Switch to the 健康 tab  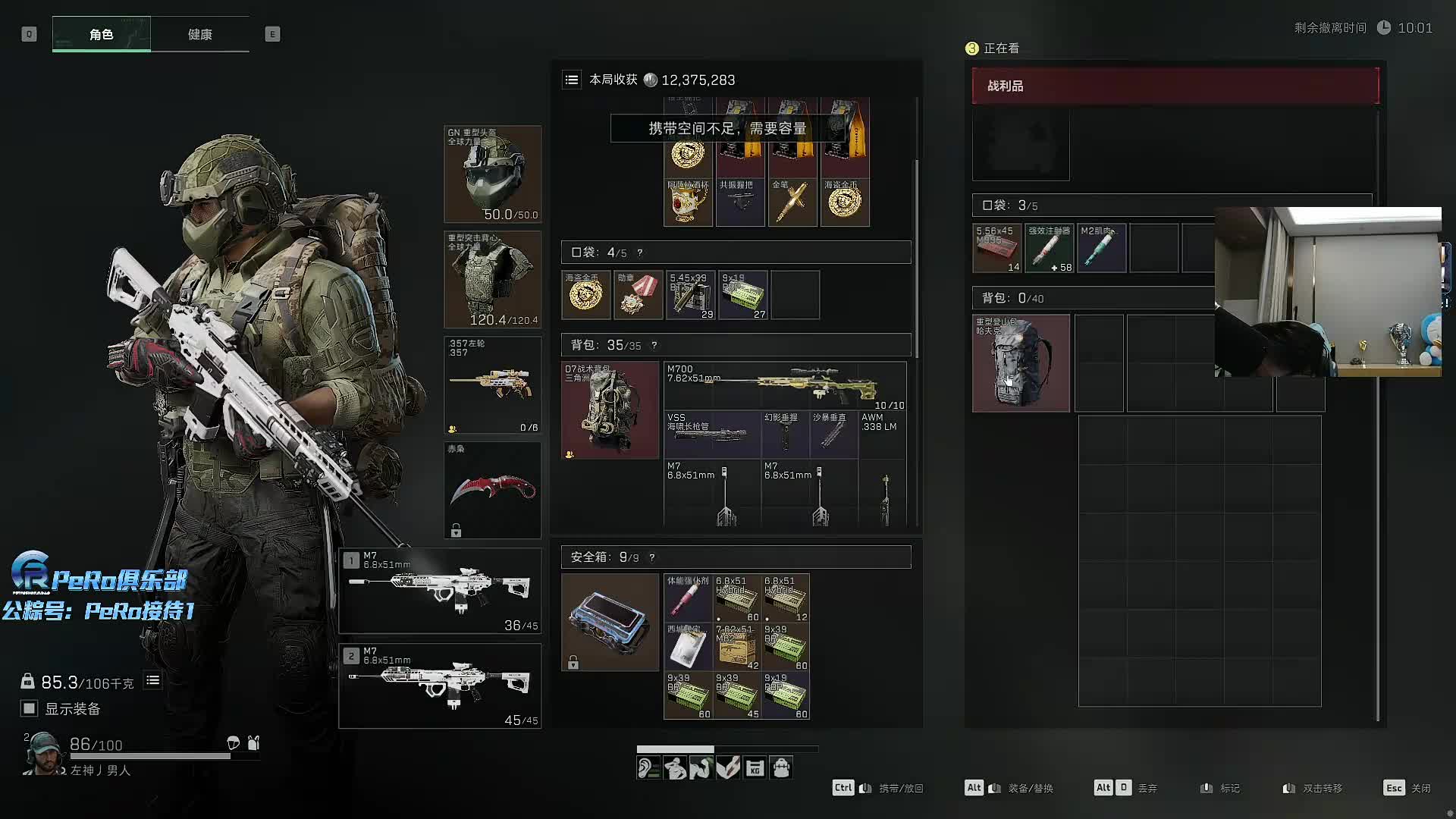click(x=199, y=34)
